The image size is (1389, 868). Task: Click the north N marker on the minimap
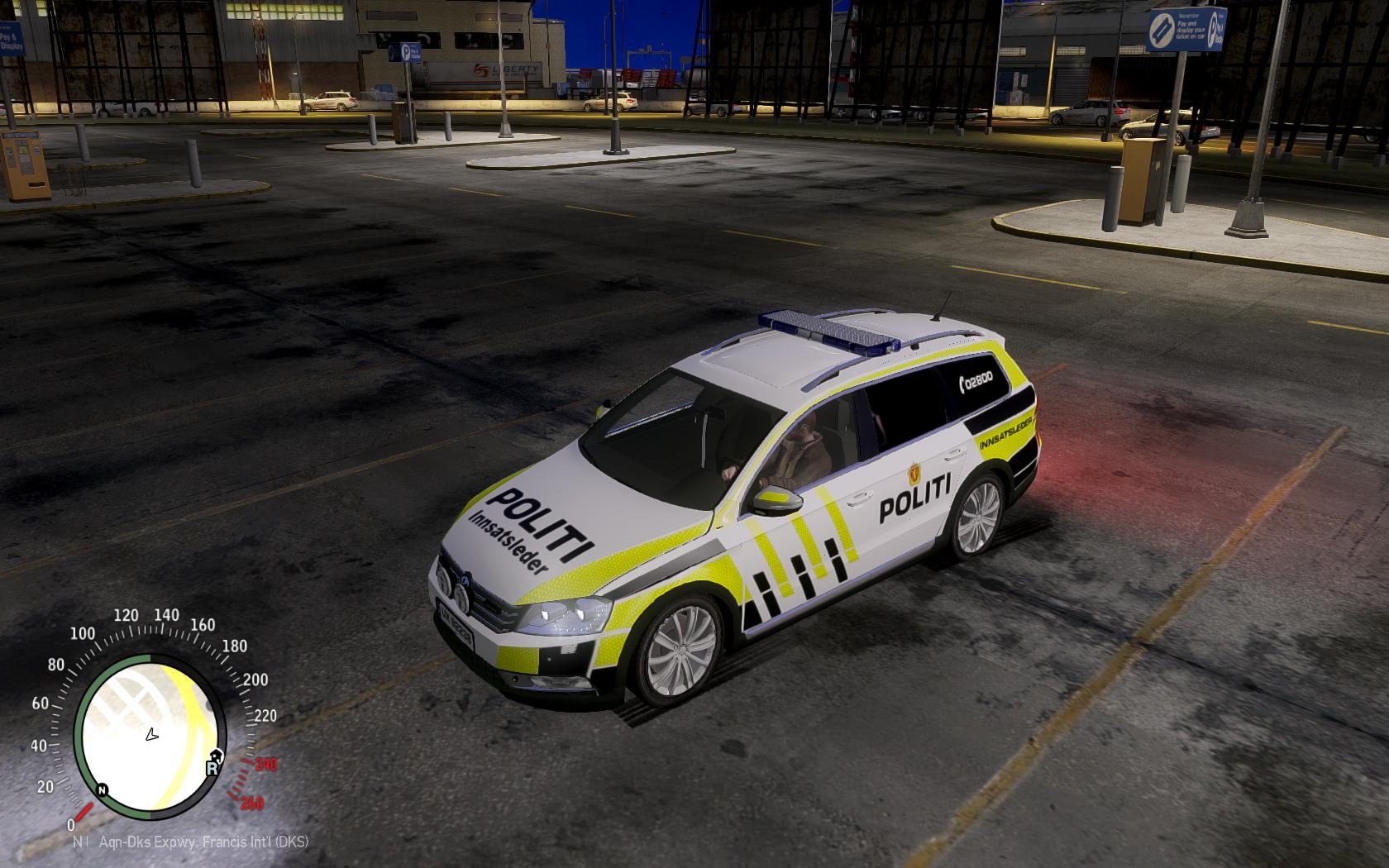[x=102, y=789]
